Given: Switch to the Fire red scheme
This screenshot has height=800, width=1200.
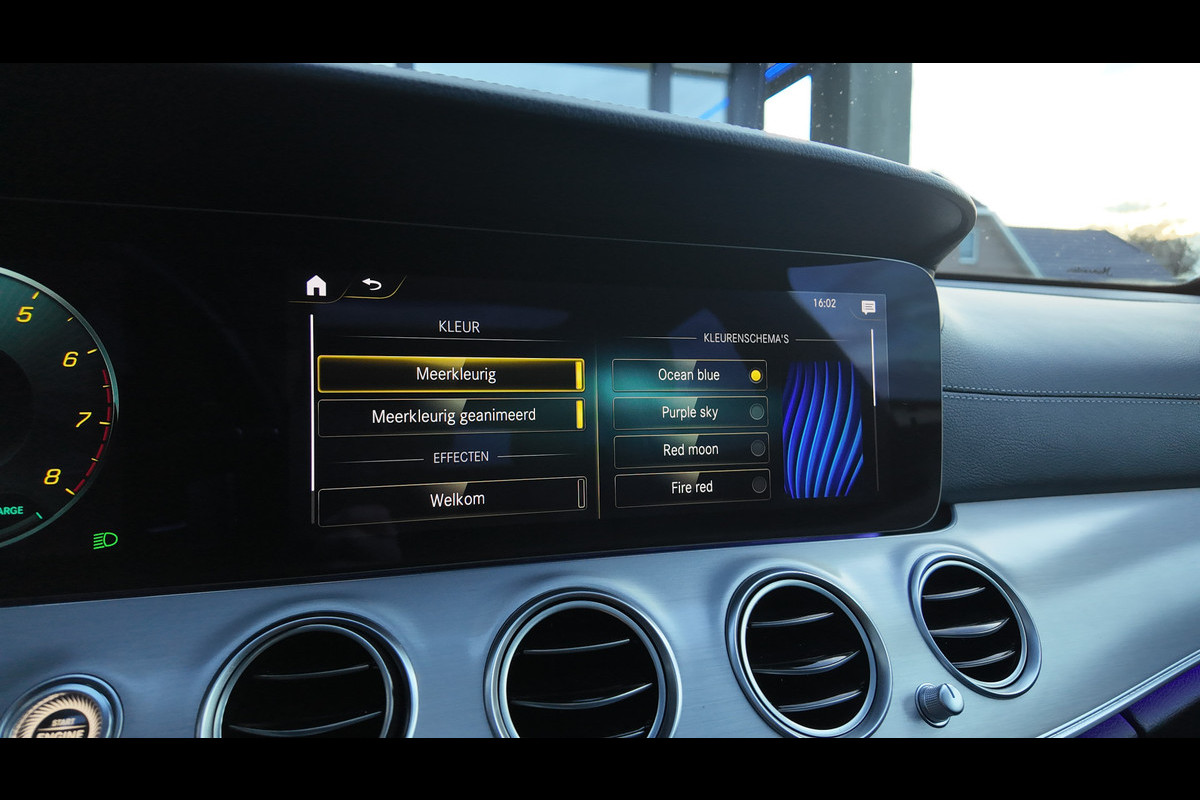Looking at the screenshot, I should [692, 487].
